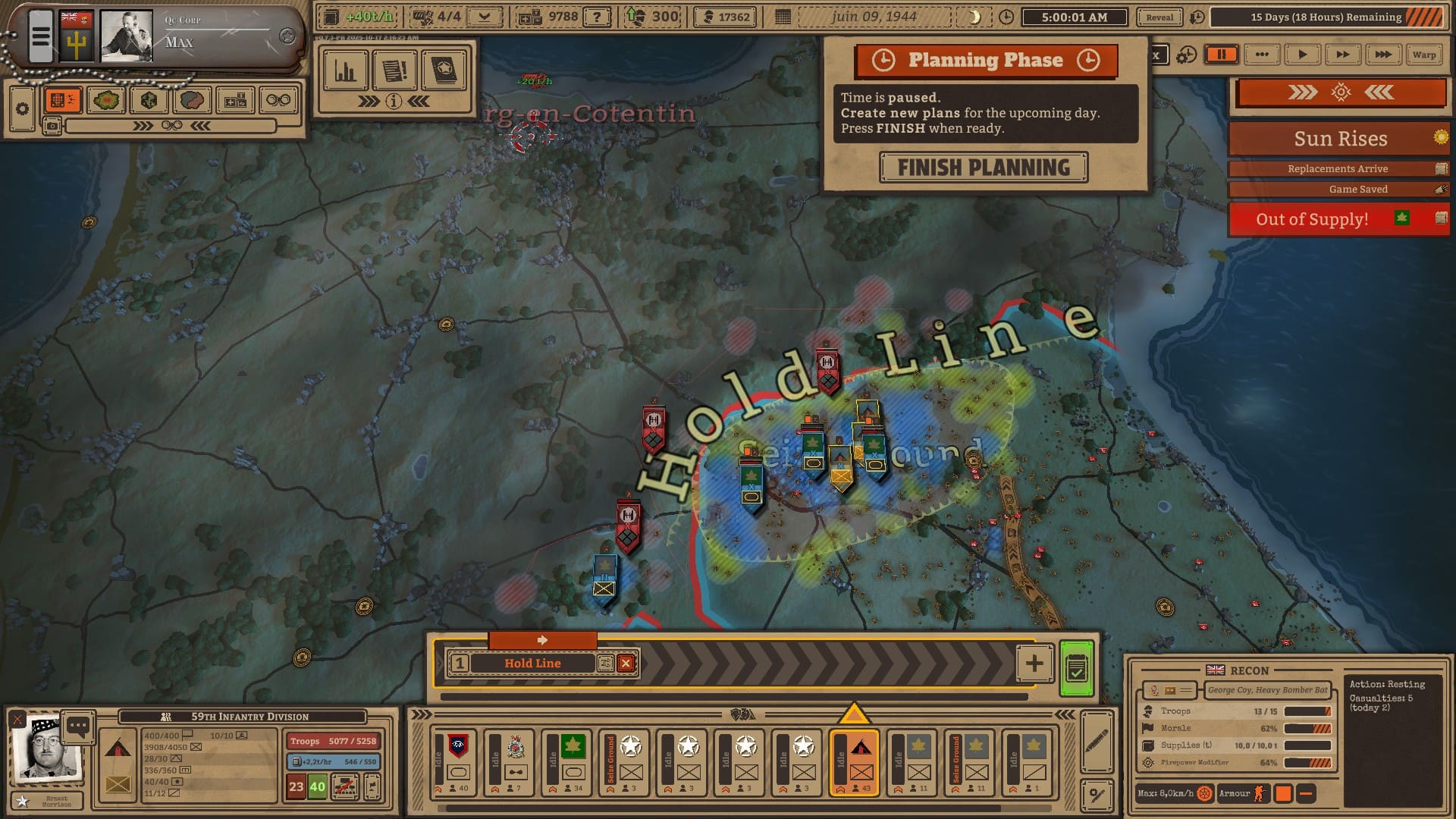Select the green maple leaf unit card

click(x=573, y=762)
